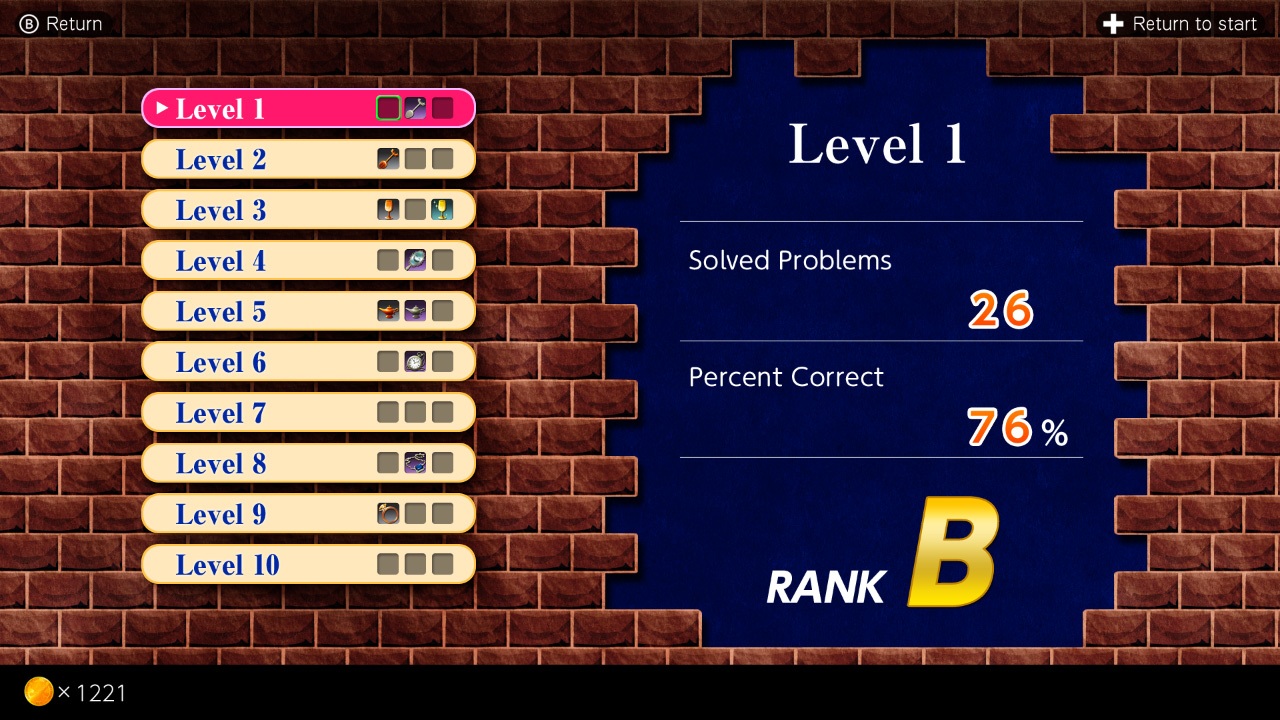The height and width of the screenshot is (720, 1280).
Task: Select the green-highlighted empty reward slot on Level 1
Action: (388, 107)
